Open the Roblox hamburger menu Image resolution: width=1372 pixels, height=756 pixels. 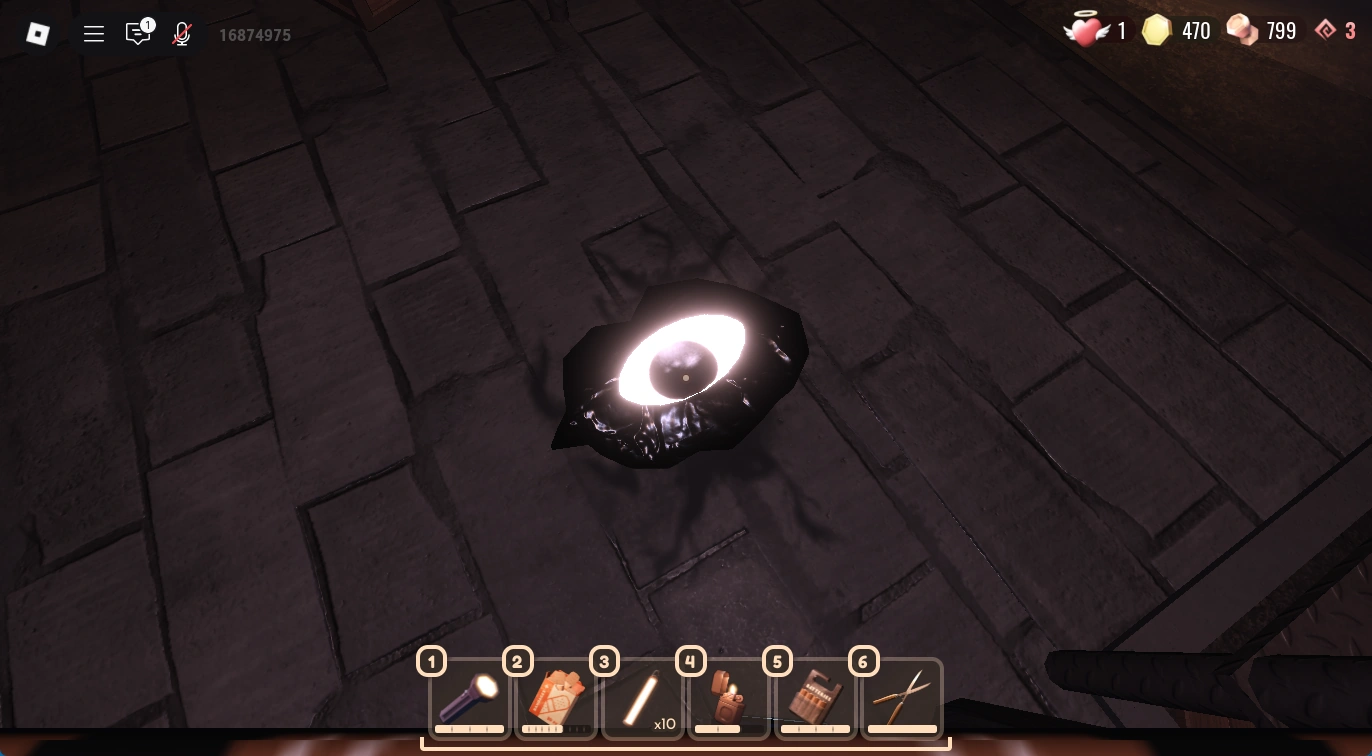[x=94, y=34]
